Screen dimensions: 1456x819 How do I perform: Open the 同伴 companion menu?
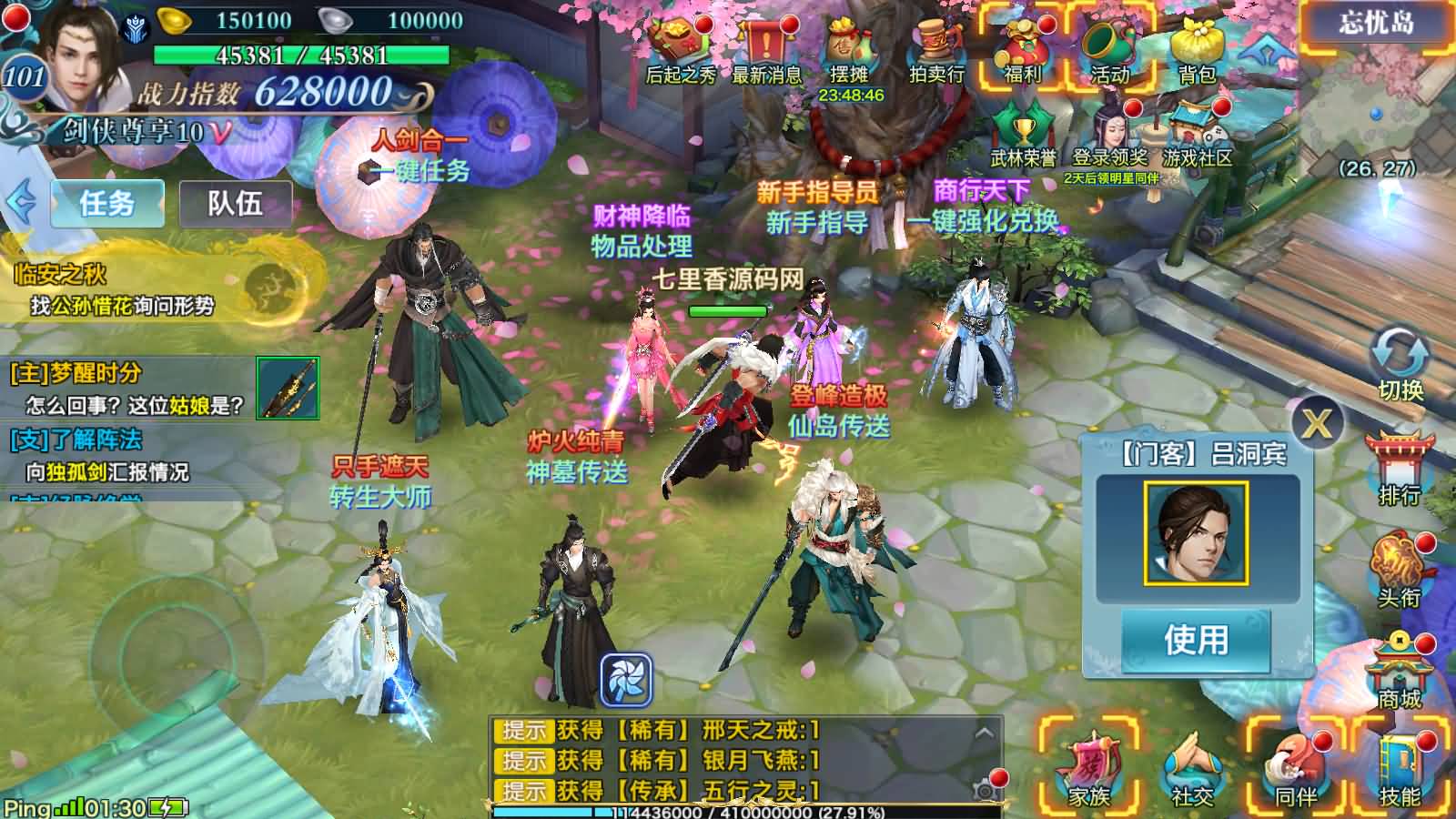click(x=1296, y=769)
